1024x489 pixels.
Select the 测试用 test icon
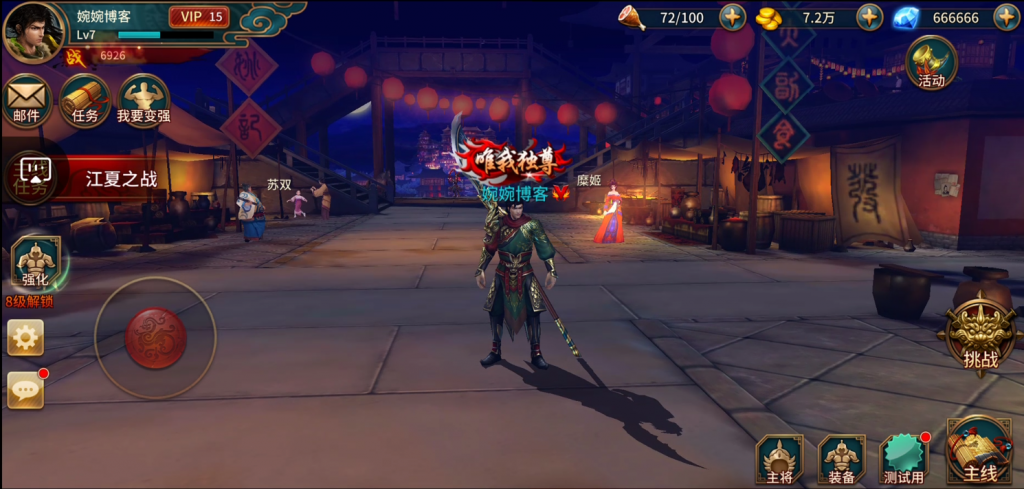click(904, 459)
